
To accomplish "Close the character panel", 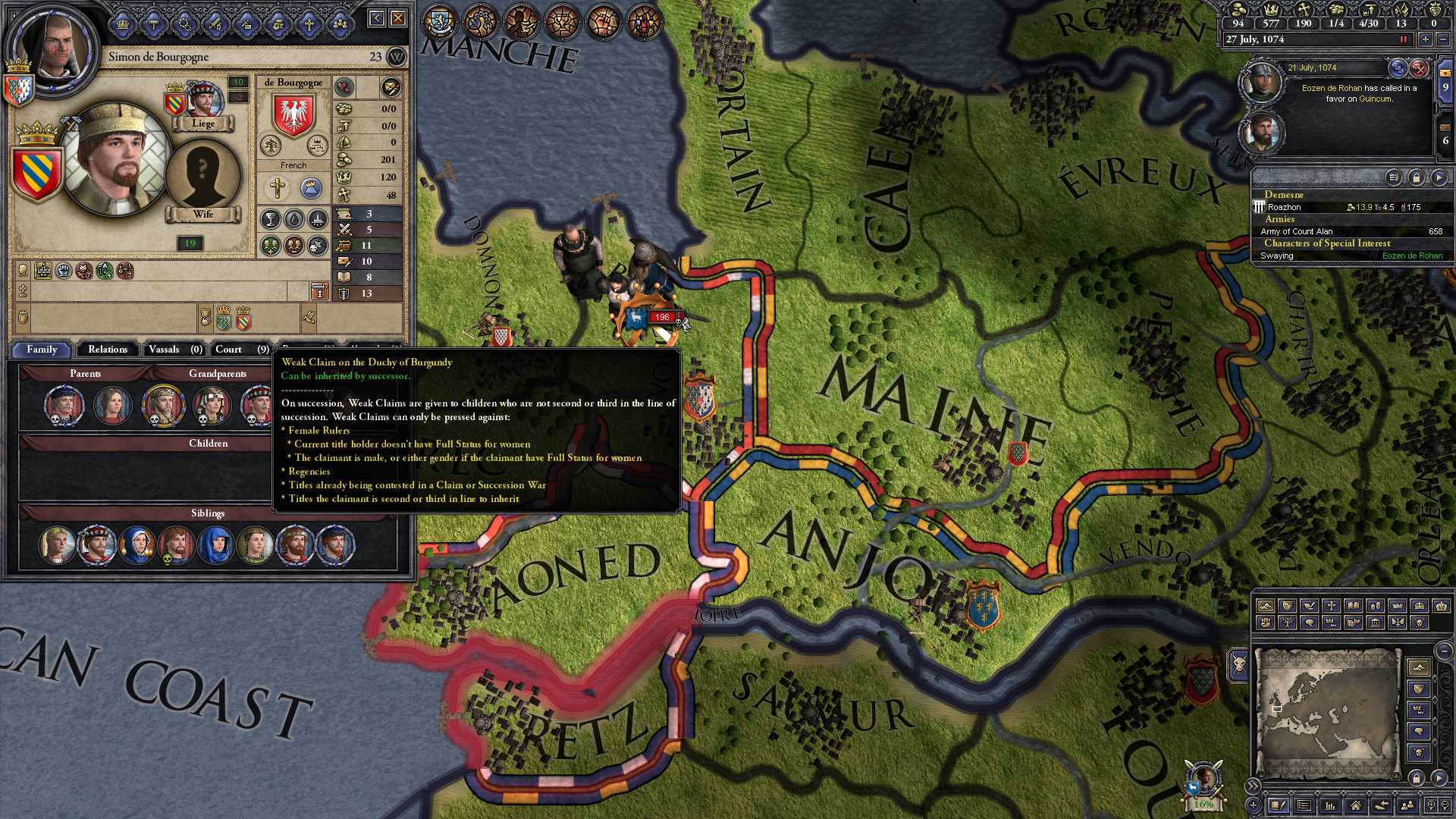I will pyautogui.click(x=398, y=18).
